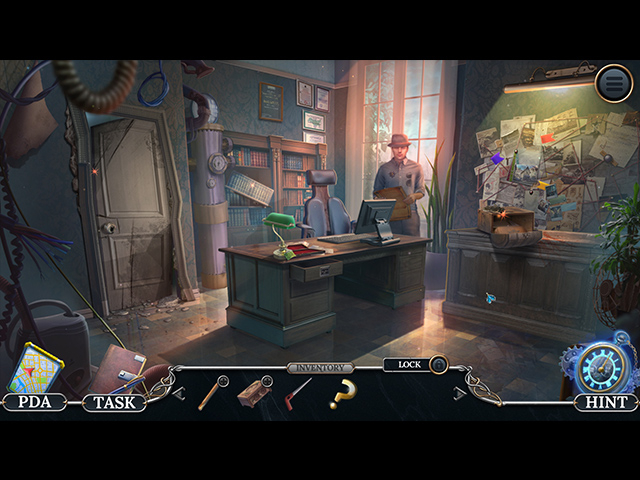This screenshot has height=480, width=640.
Task: Select the wooden stick inventory item
Action: click(x=211, y=392)
